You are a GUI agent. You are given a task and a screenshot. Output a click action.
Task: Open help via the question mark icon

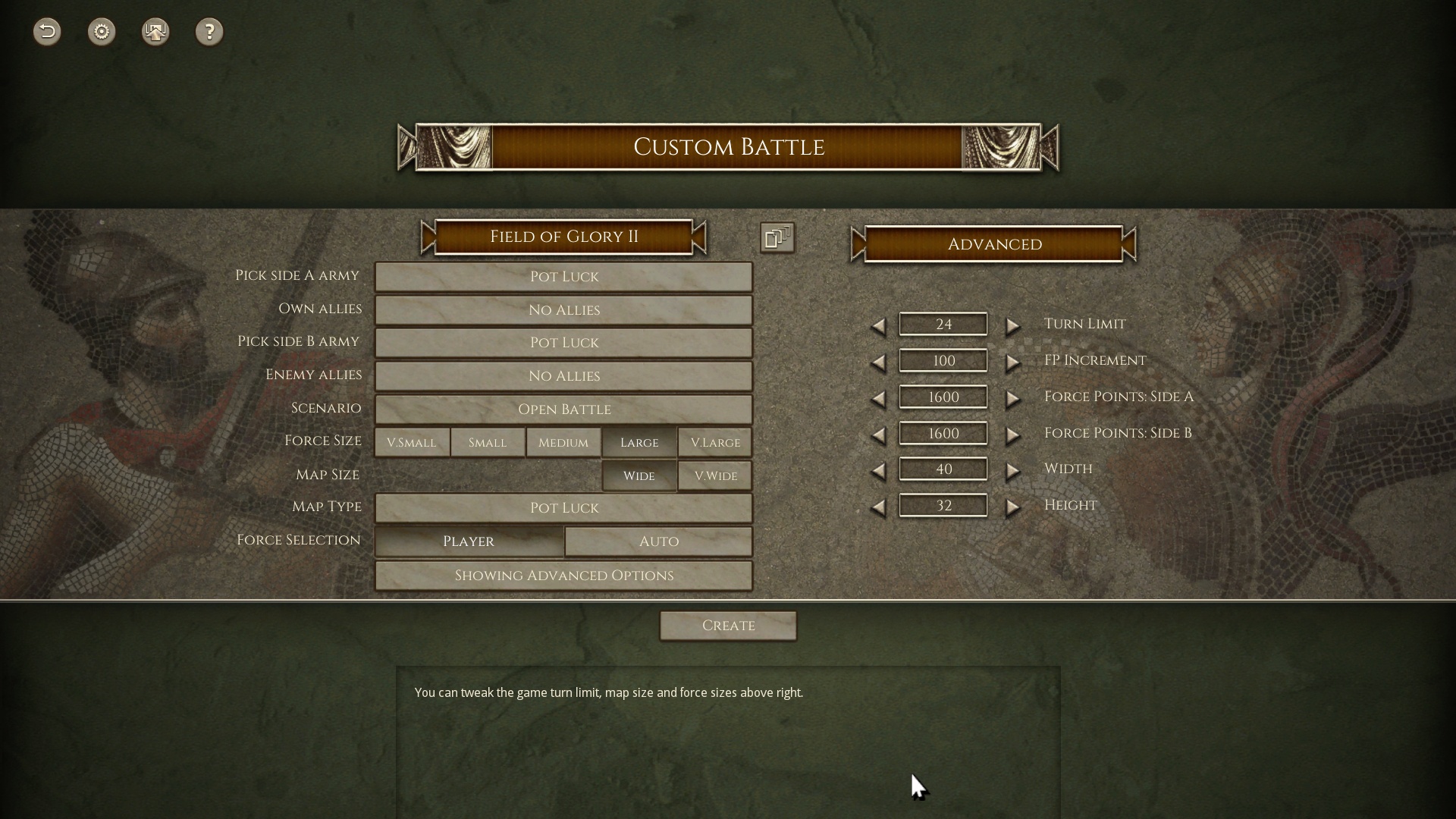(209, 32)
